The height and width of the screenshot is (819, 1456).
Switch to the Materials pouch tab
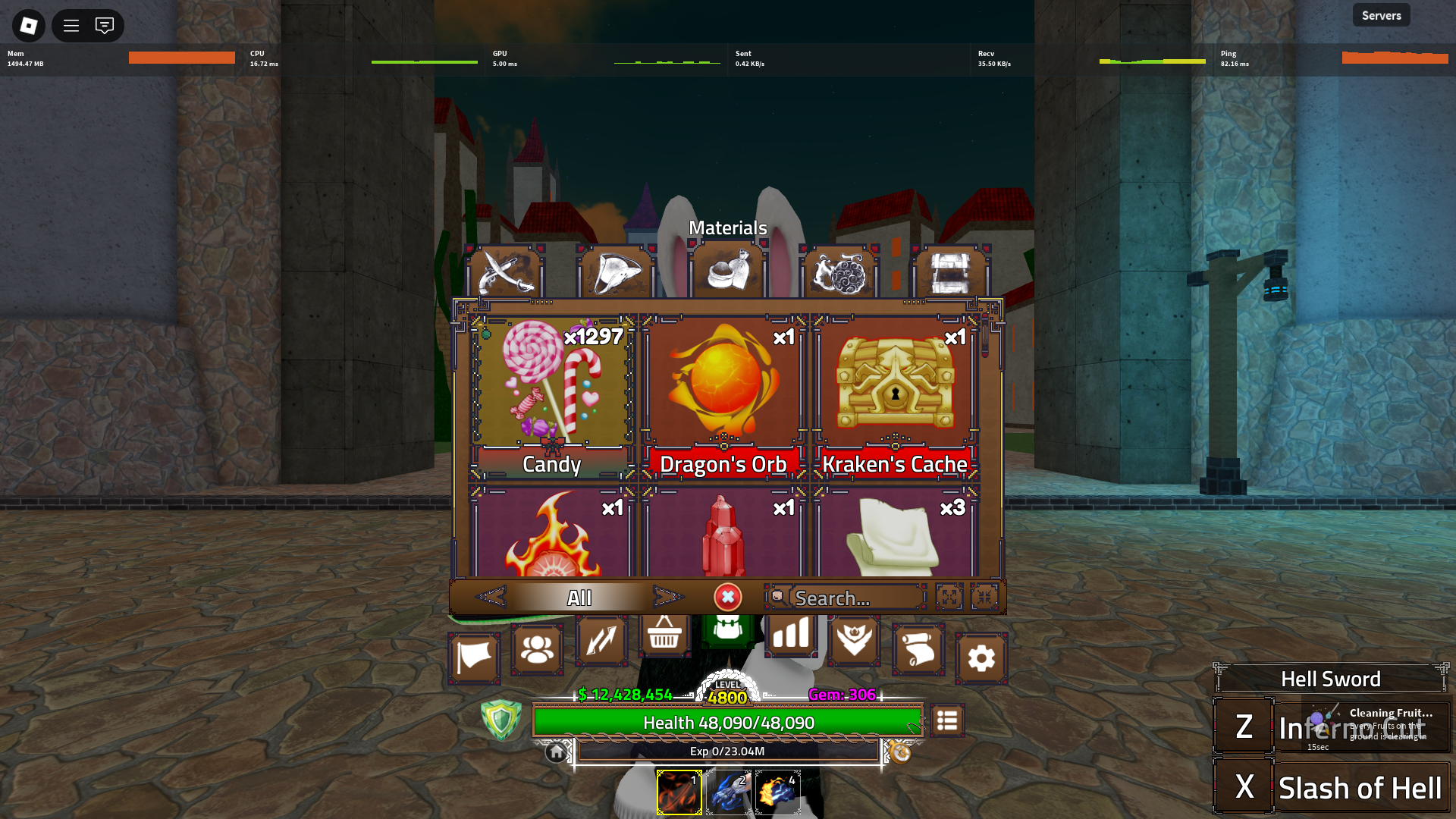[727, 273]
